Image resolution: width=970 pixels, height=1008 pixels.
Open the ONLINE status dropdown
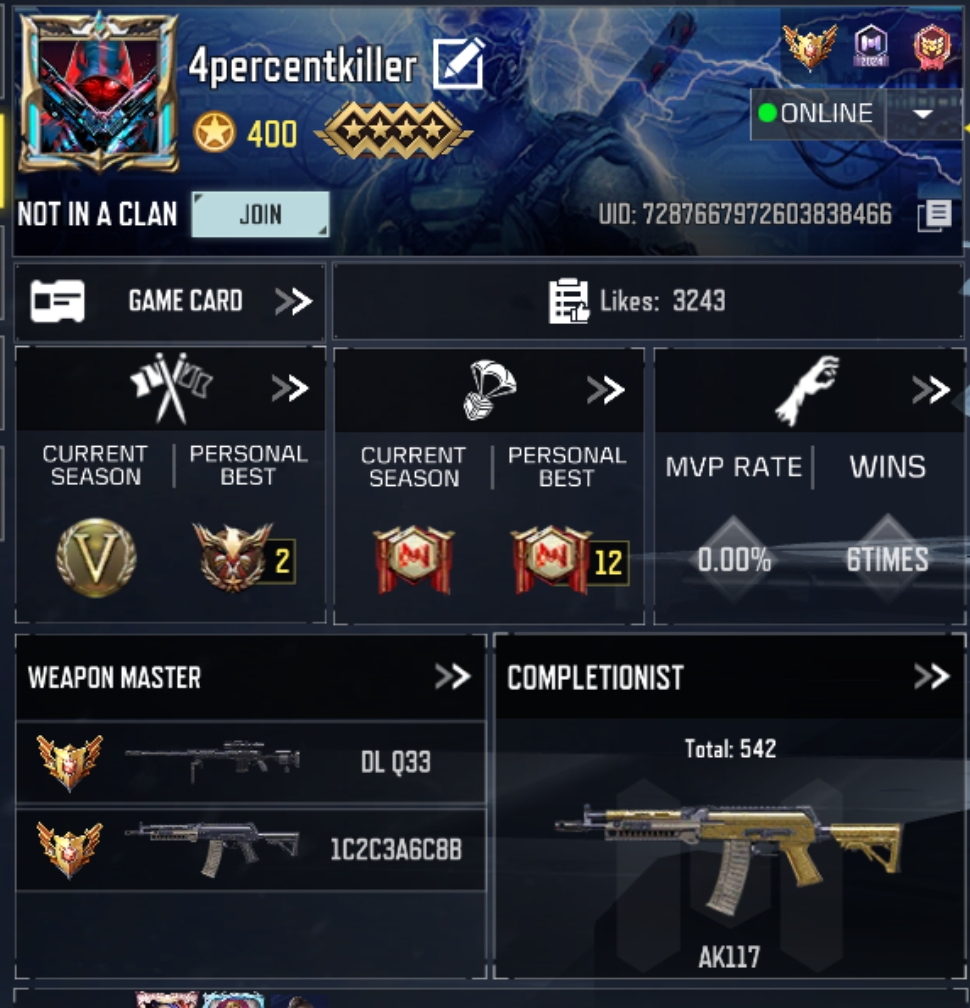point(923,114)
